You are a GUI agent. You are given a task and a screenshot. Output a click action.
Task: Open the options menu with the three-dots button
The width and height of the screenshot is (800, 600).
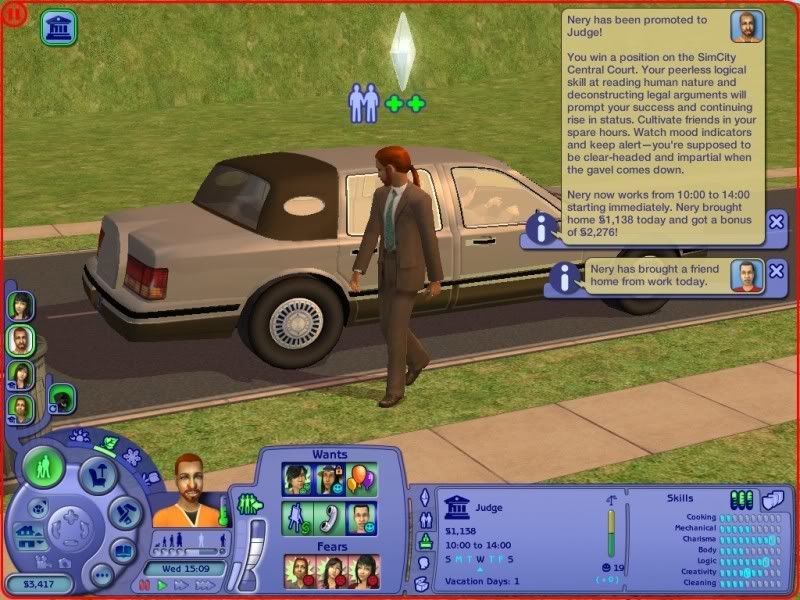pos(101,575)
